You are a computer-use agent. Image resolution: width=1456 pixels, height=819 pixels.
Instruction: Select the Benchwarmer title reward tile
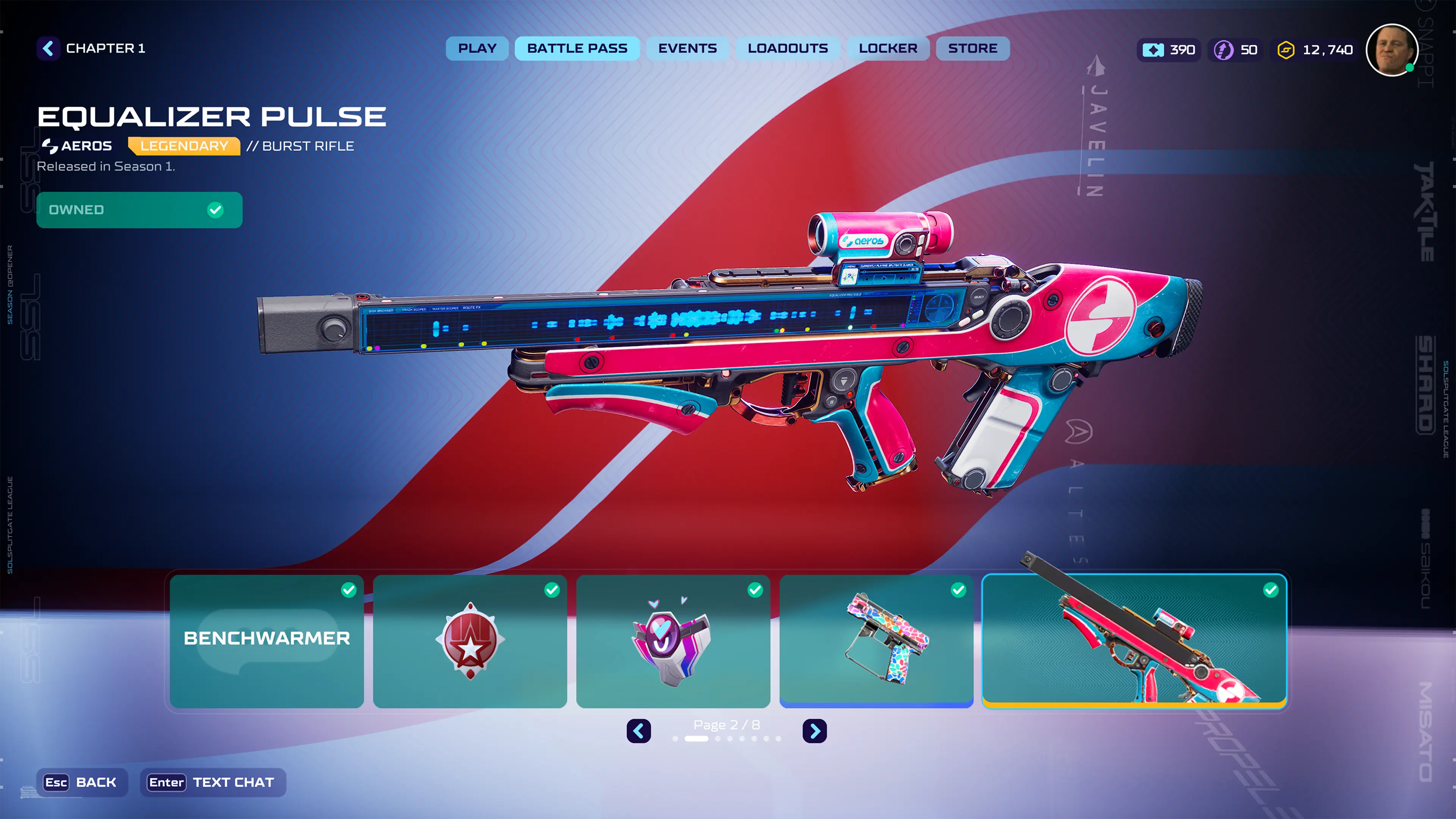click(267, 641)
